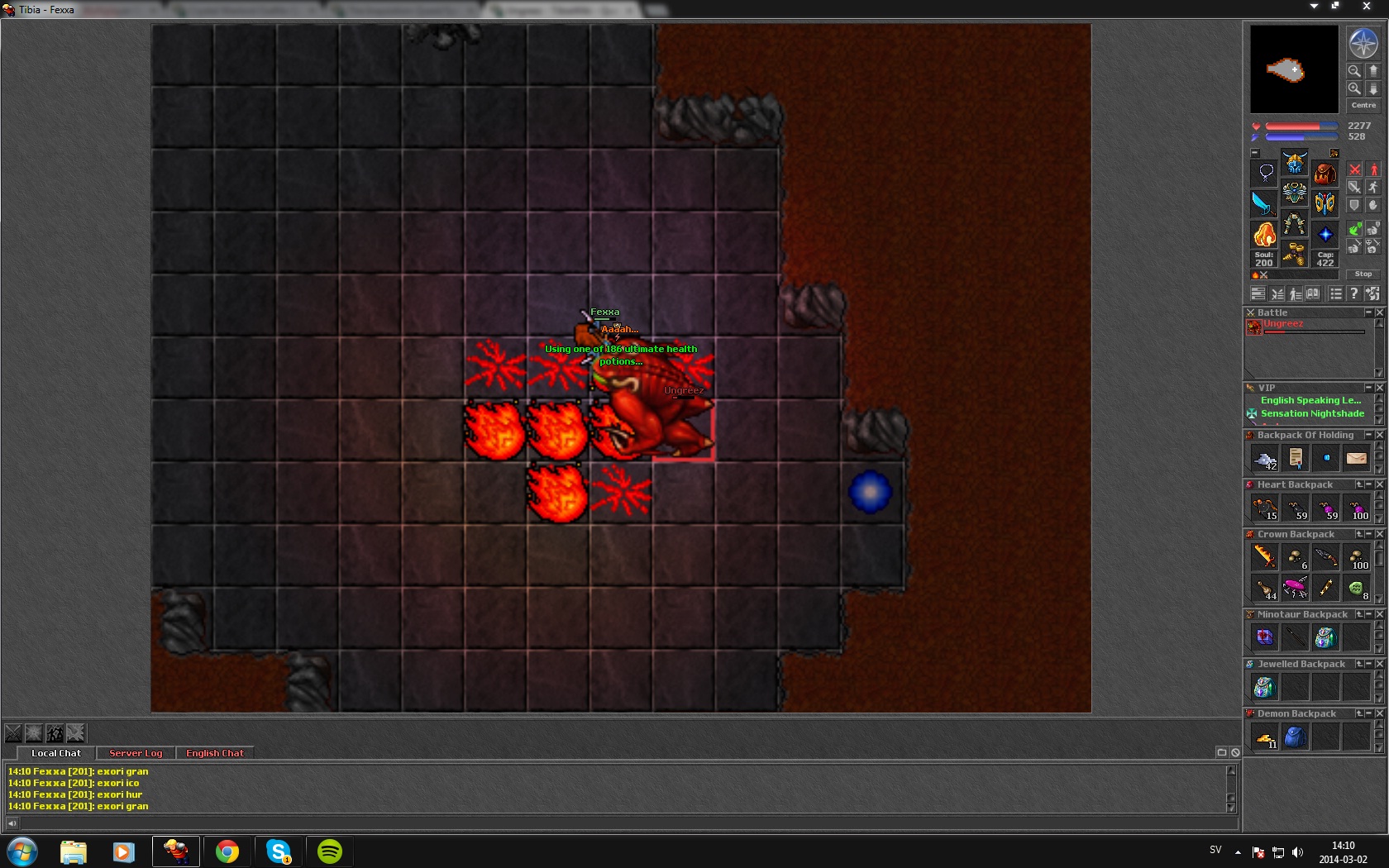Close the Battle panel
1389x868 pixels.
coord(1379,312)
